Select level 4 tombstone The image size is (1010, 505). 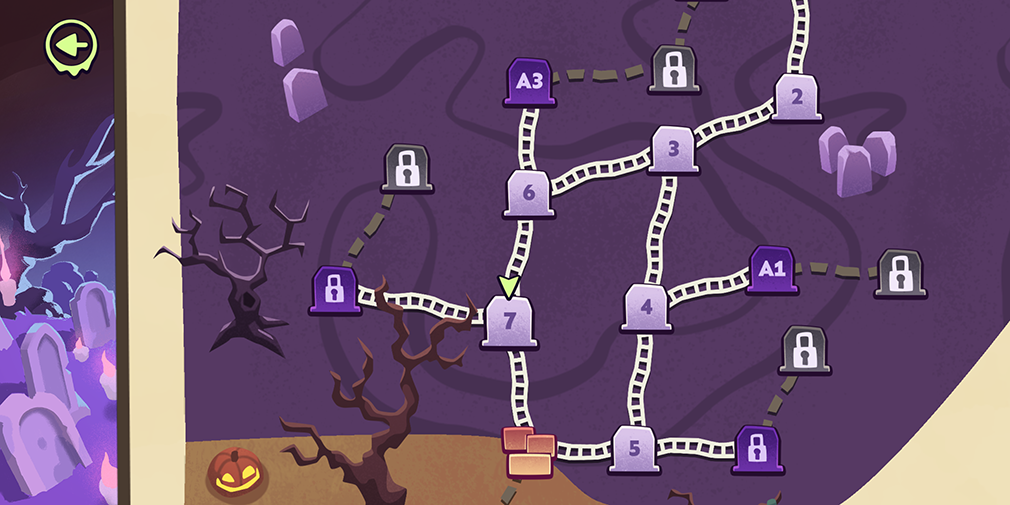click(x=647, y=306)
